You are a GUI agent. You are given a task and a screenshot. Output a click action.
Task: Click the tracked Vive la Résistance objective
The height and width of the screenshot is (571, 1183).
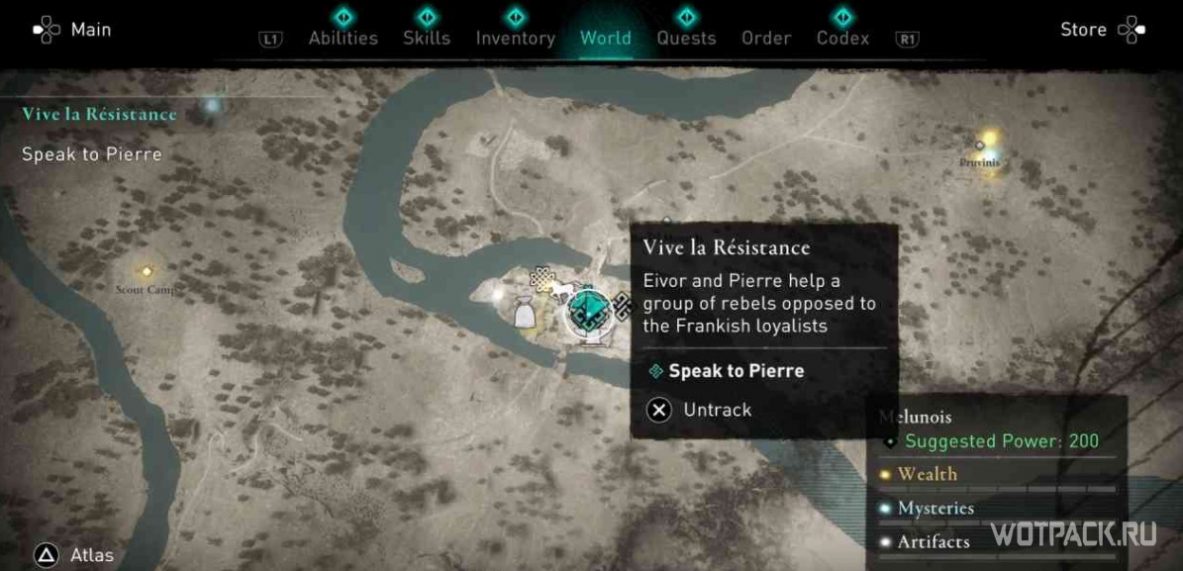(99, 114)
